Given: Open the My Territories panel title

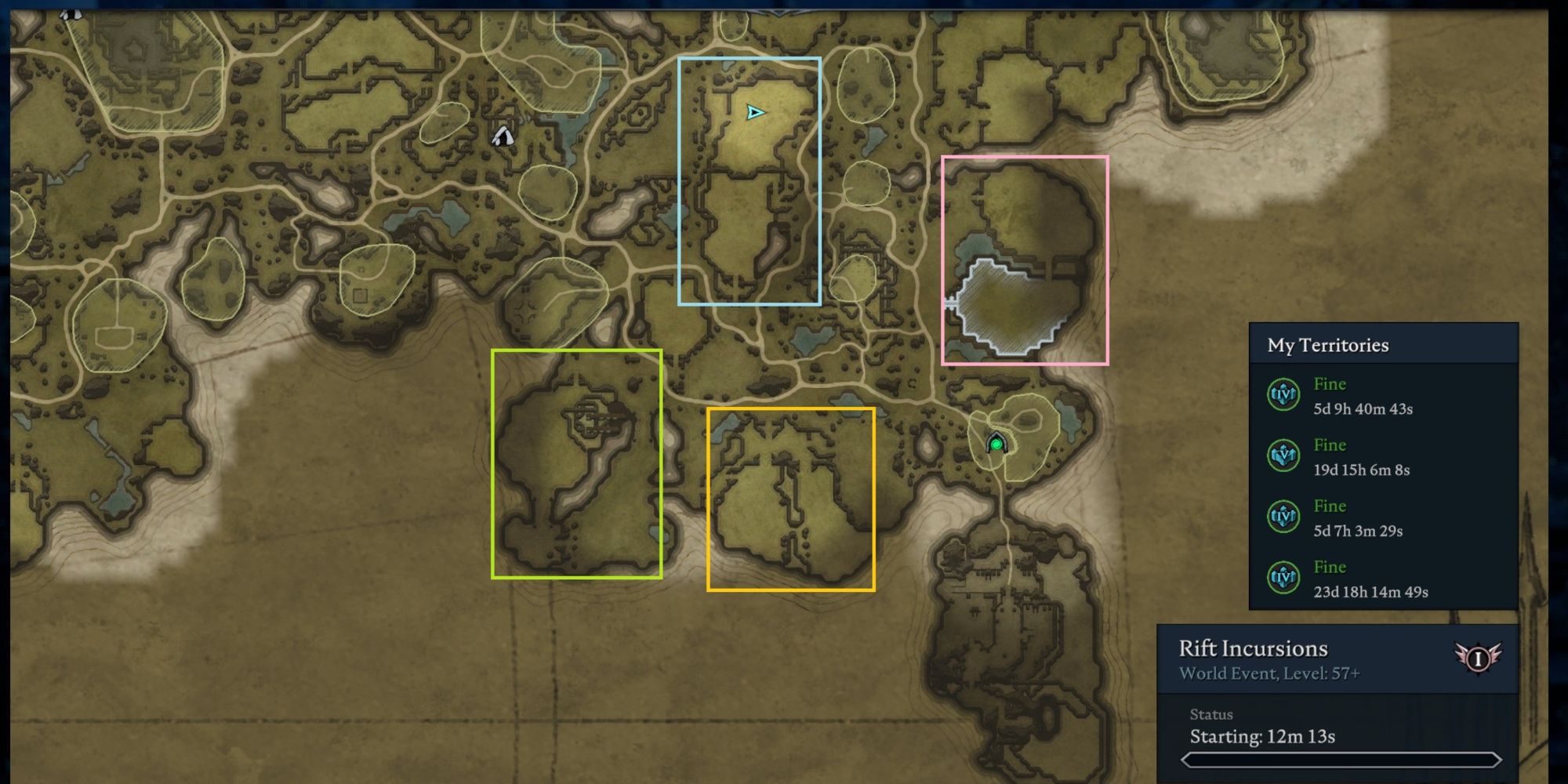Looking at the screenshot, I should click(x=1327, y=345).
